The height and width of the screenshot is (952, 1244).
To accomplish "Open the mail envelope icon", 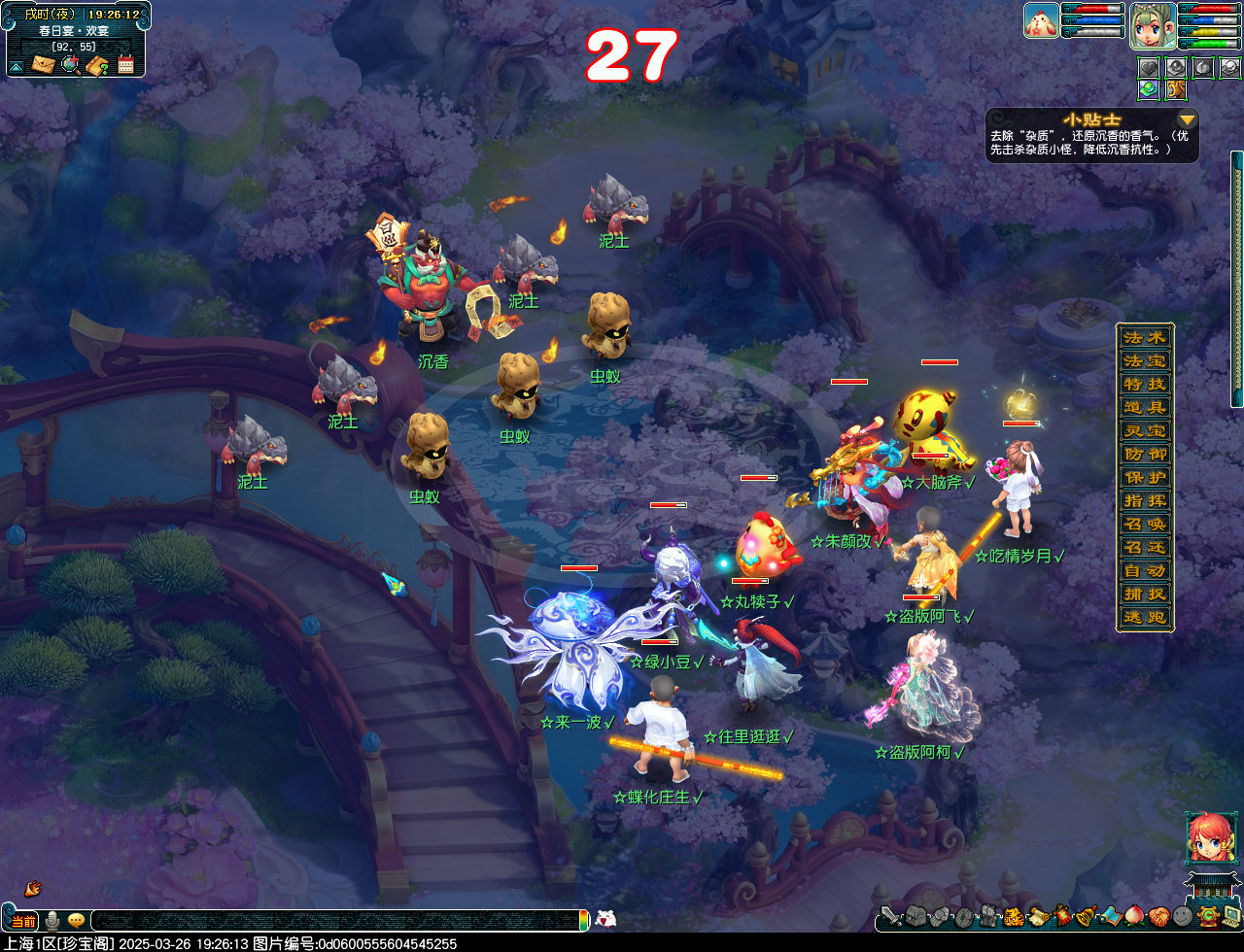I will 43,65.
